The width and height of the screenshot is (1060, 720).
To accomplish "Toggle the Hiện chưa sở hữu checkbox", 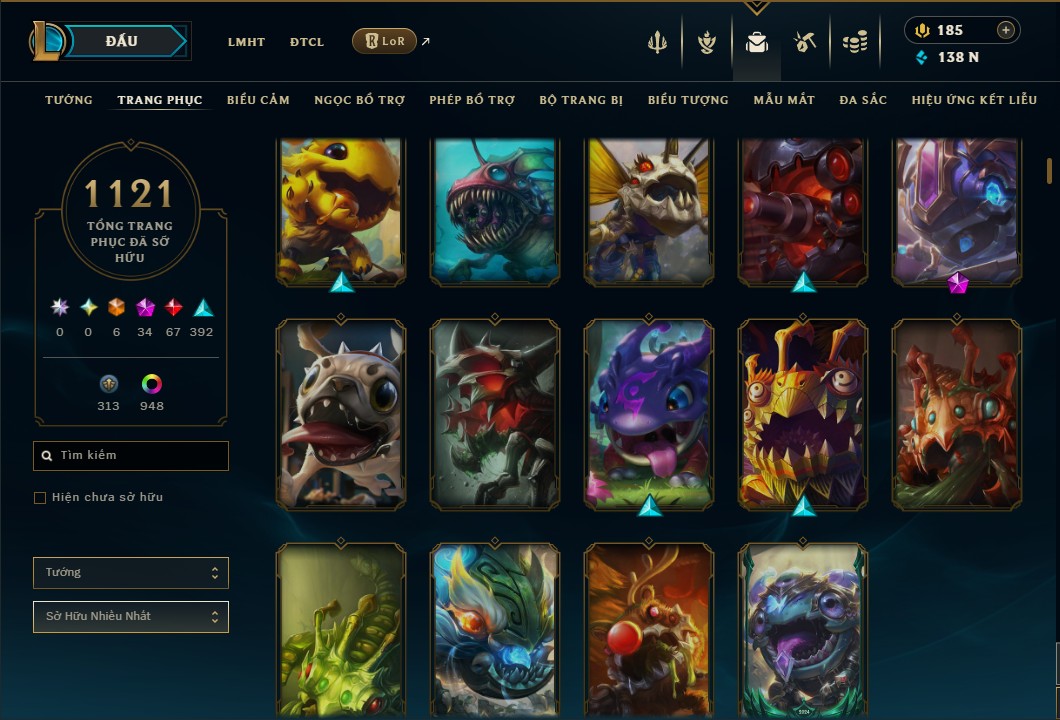I will (40, 498).
